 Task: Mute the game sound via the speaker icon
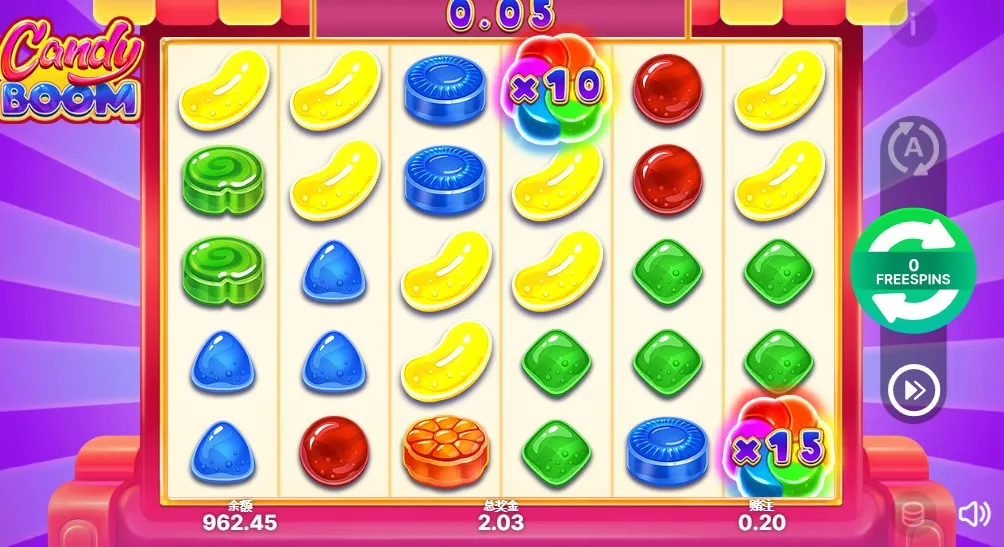point(973,514)
